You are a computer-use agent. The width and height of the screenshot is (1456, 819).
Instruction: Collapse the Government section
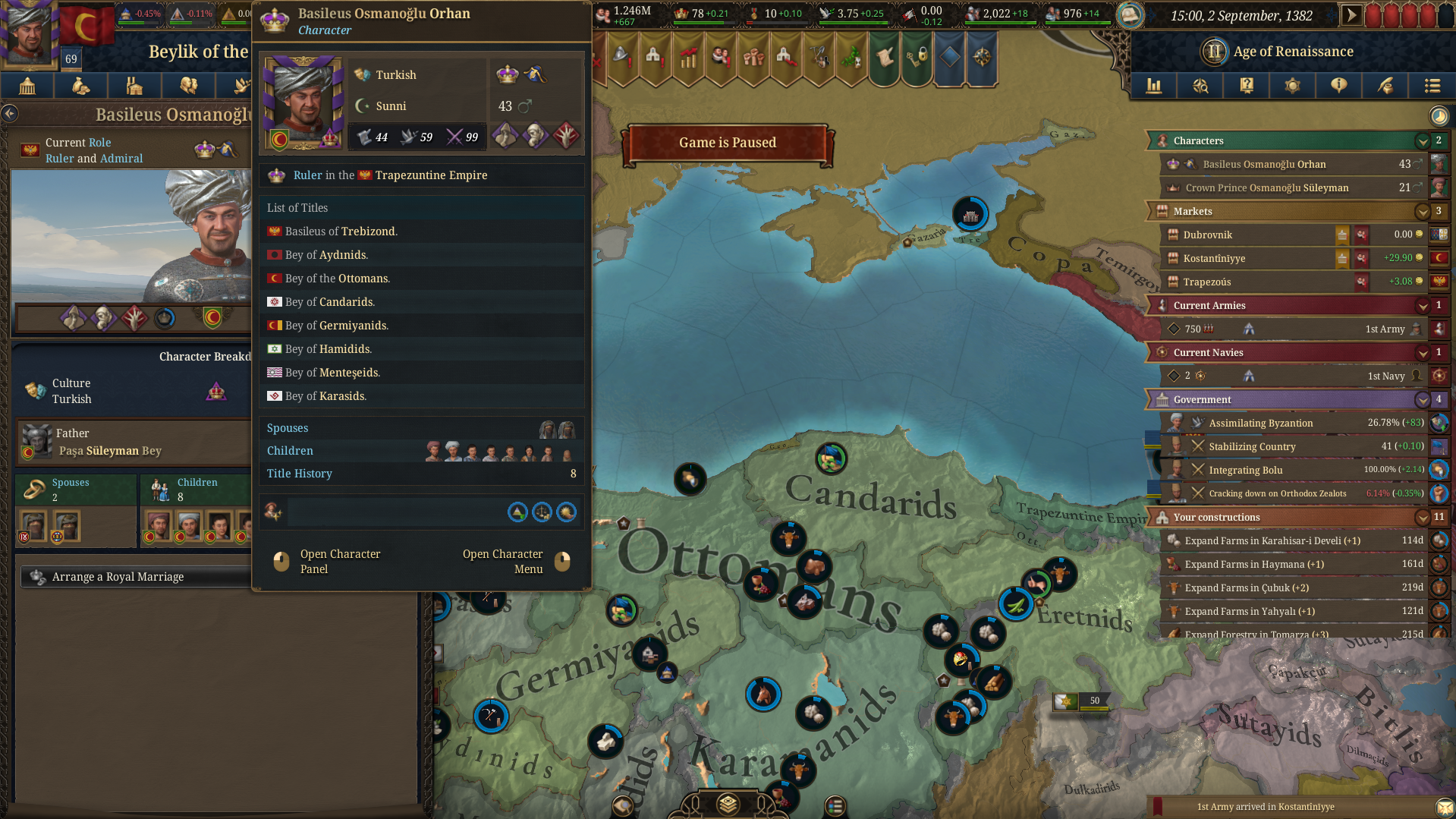1422,399
